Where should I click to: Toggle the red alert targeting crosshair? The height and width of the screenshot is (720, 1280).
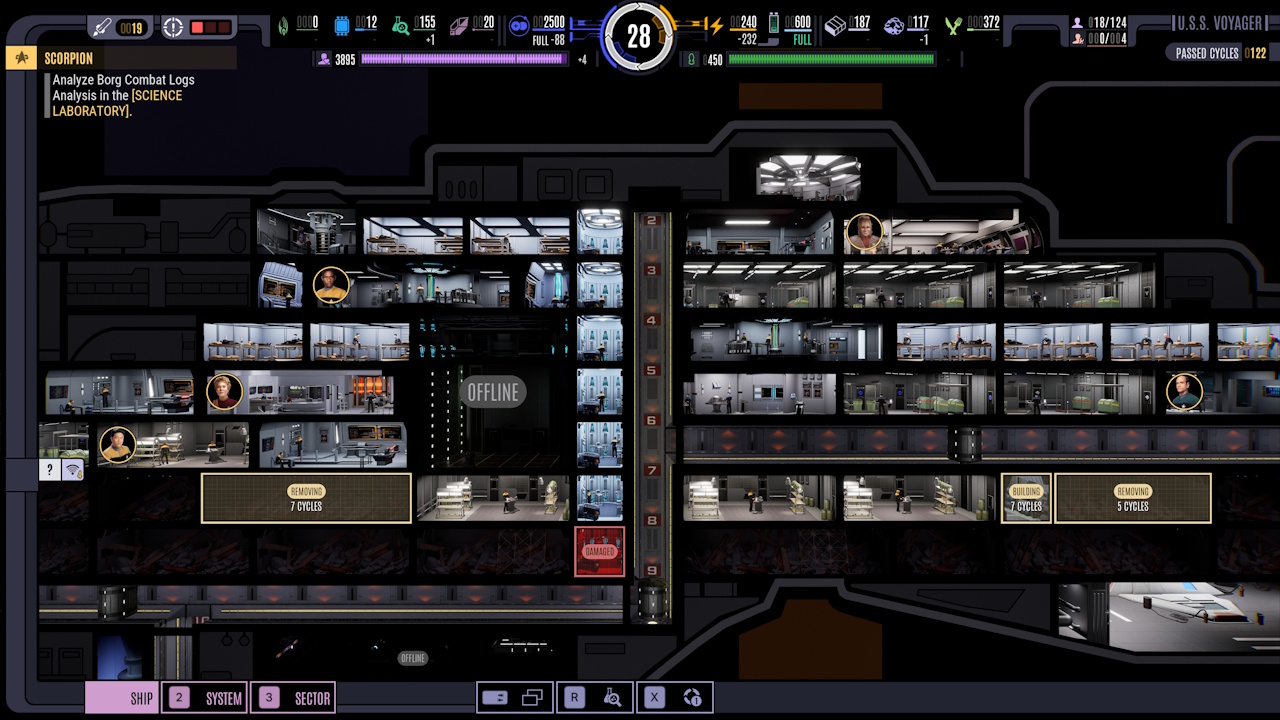(x=173, y=27)
